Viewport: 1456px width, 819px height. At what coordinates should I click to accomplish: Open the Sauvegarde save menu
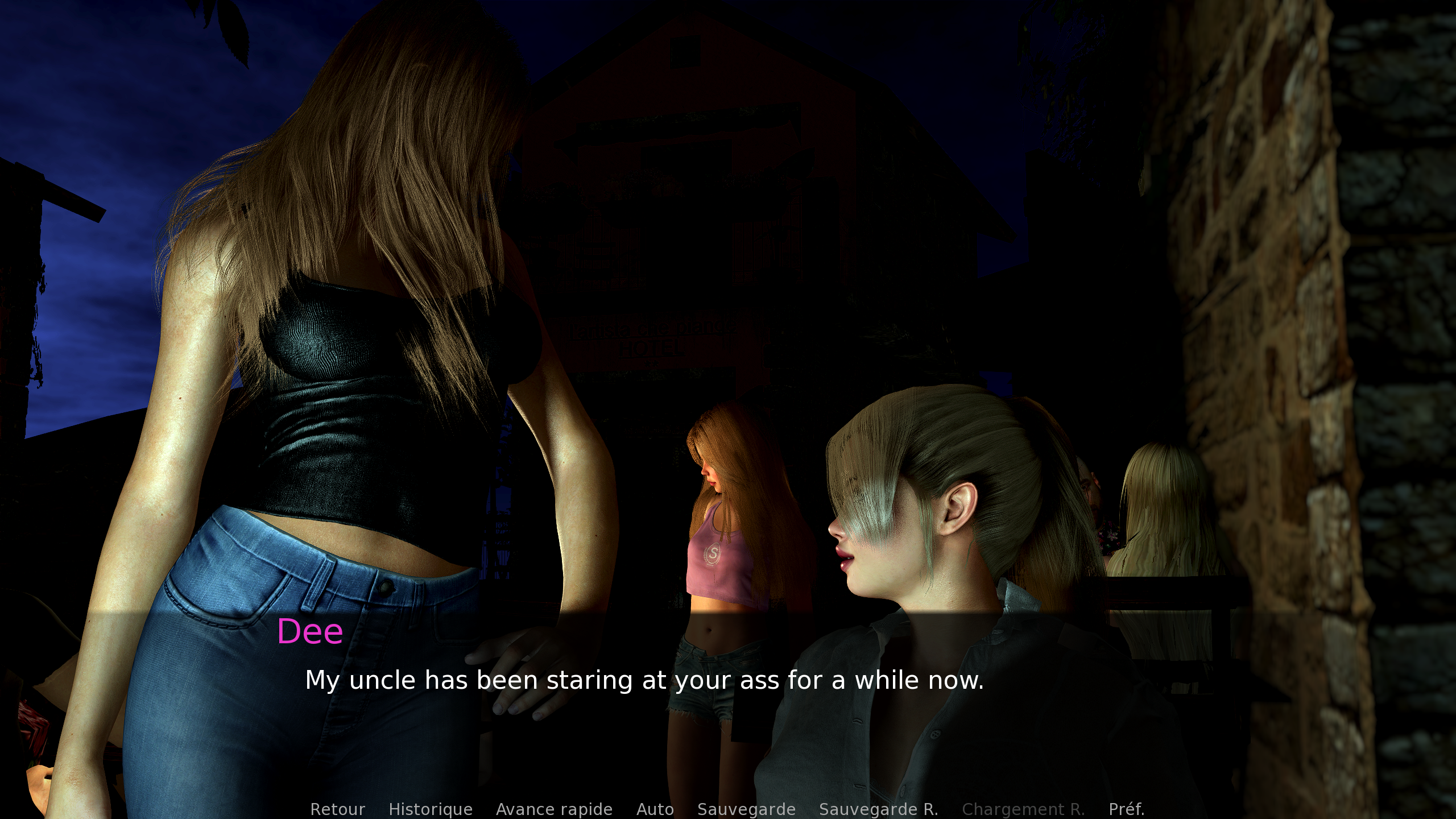(746, 809)
